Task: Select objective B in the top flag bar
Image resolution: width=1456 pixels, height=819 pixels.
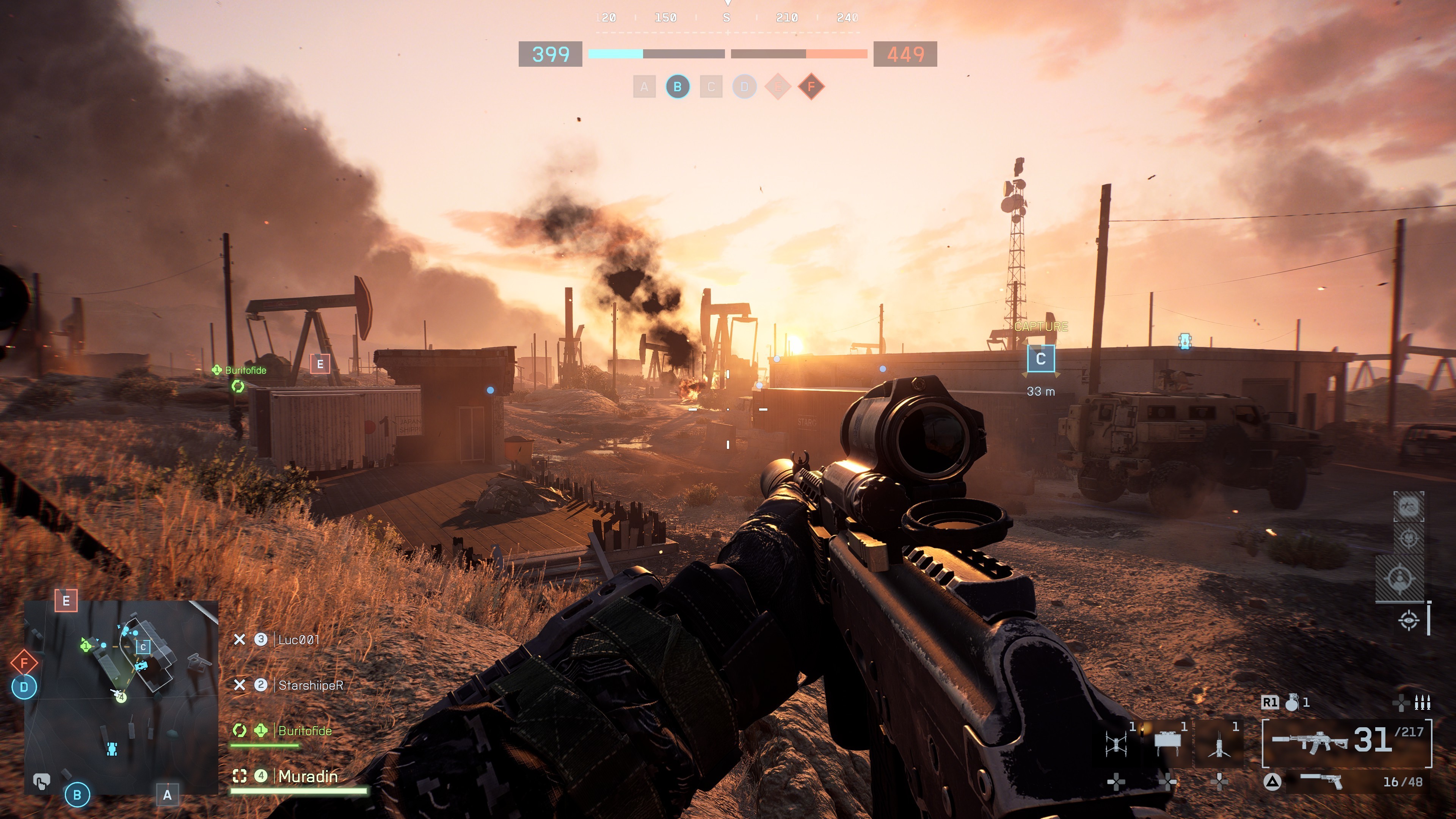Action: (x=677, y=87)
